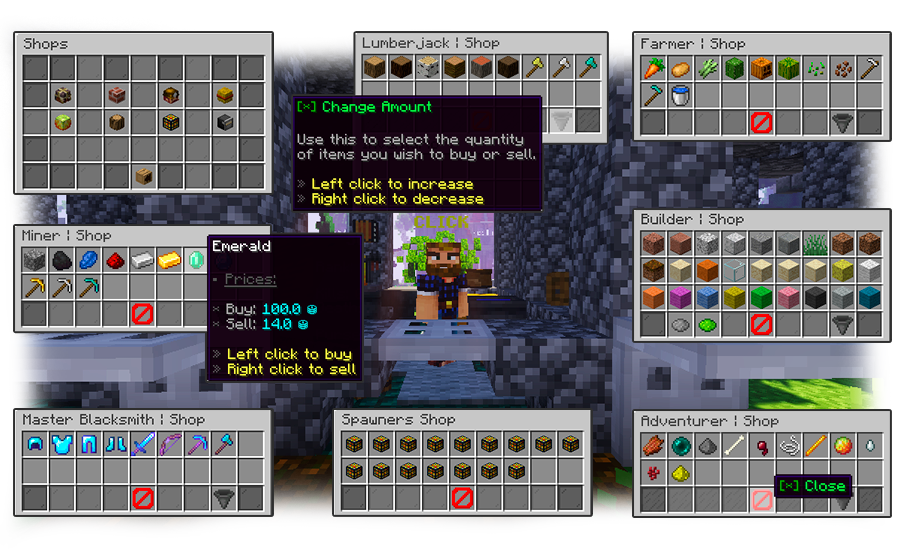Close the Farmer shop with the red barrier
The image size is (900, 550).
point(761,123)
